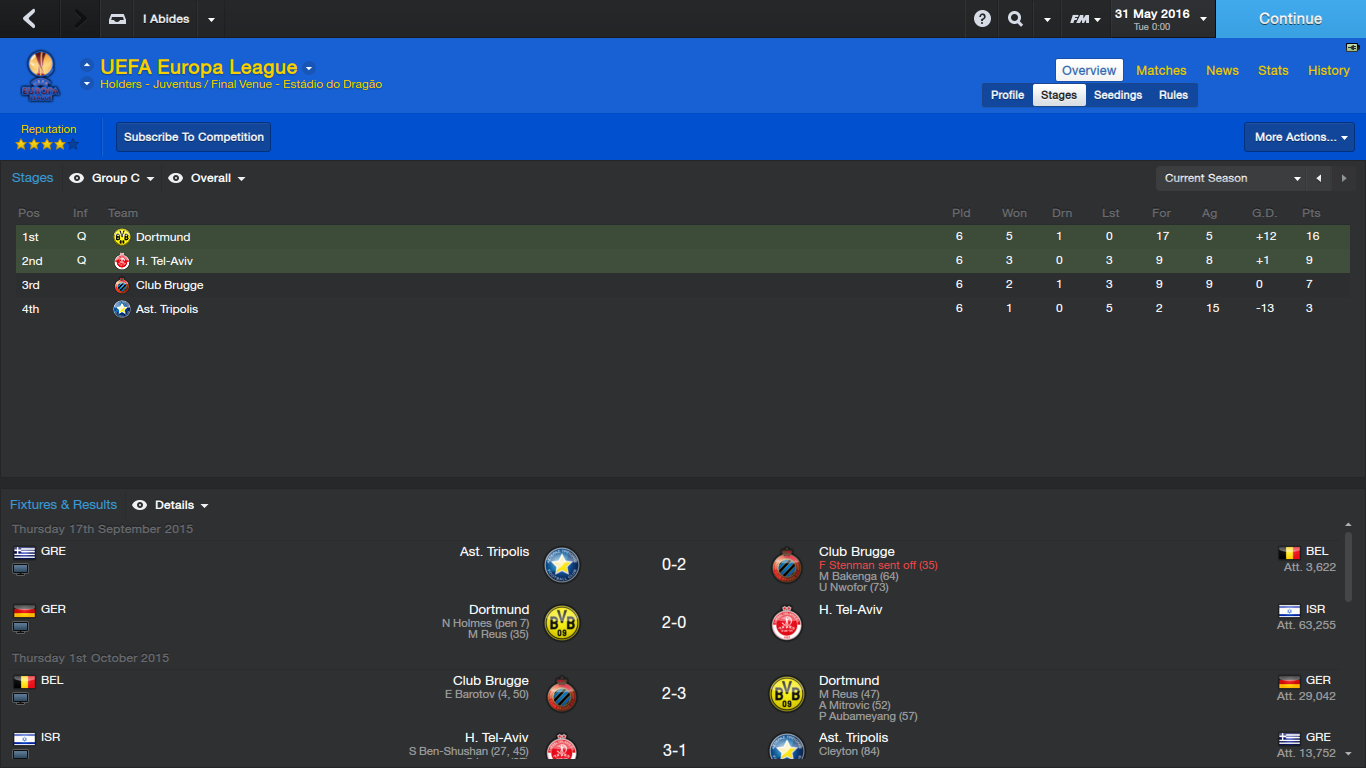Image resolution: width=1366 pixels, height=768 pixels.
Task: Open the inbox icon next to I Abides
Action: [115, 18]
